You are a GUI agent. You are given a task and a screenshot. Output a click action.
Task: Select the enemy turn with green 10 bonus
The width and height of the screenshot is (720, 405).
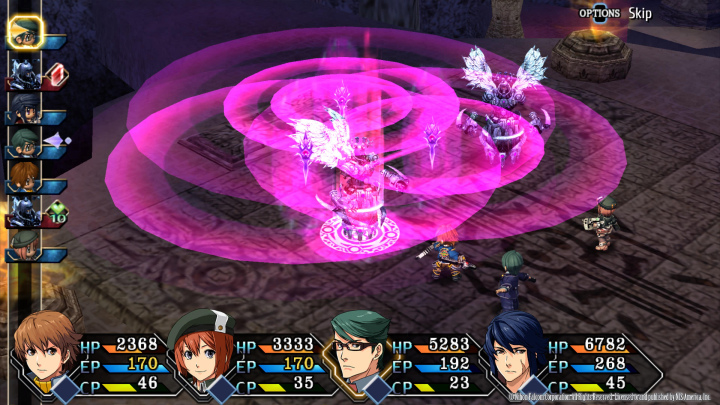24,211
